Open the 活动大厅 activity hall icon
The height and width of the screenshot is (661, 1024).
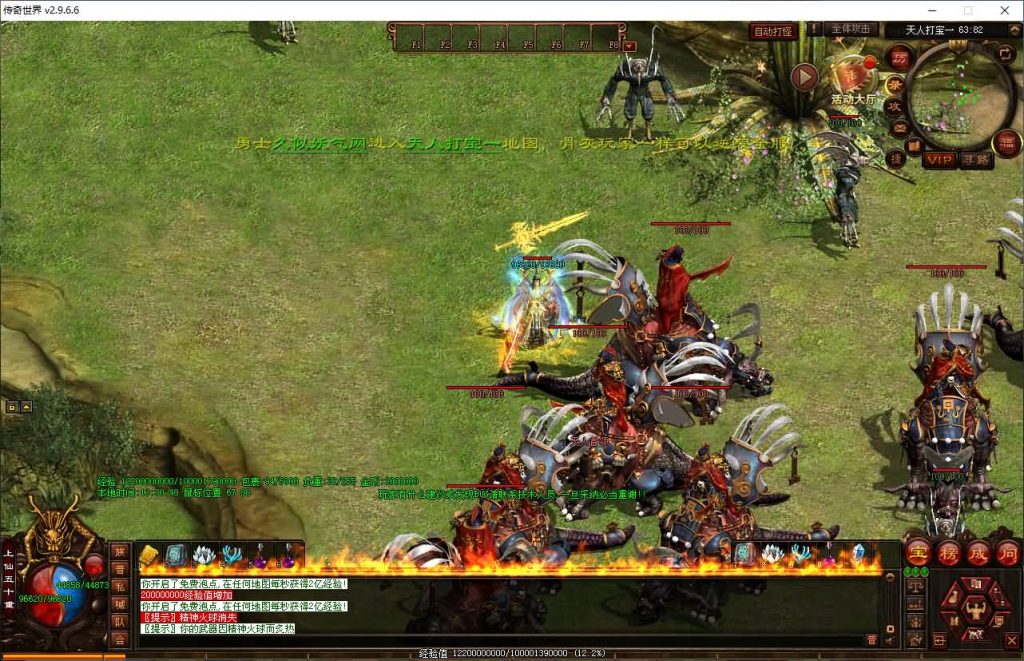tap(853, 78)
